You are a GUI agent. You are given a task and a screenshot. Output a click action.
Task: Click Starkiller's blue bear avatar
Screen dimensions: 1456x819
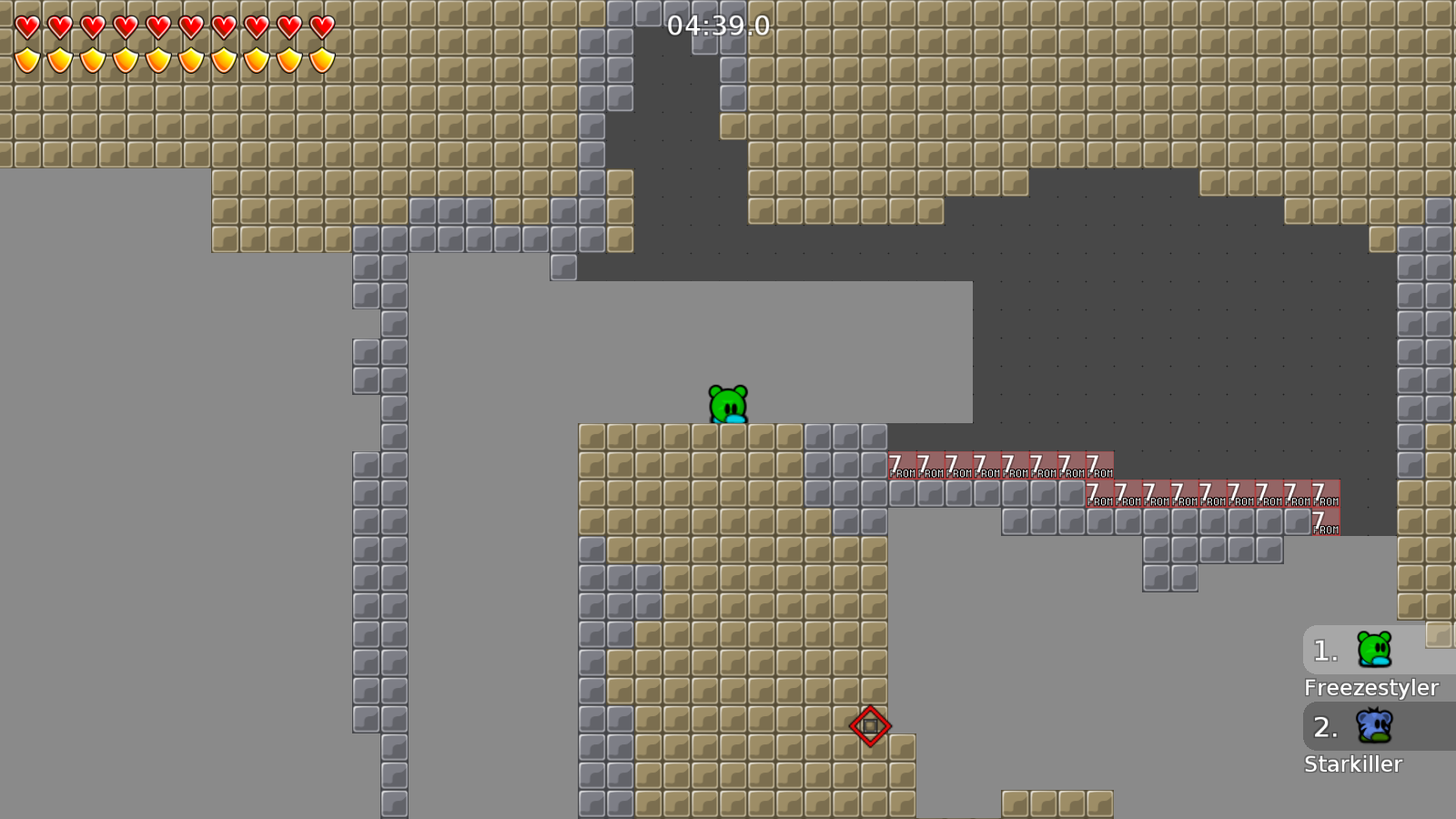[x=1374, y=727]
